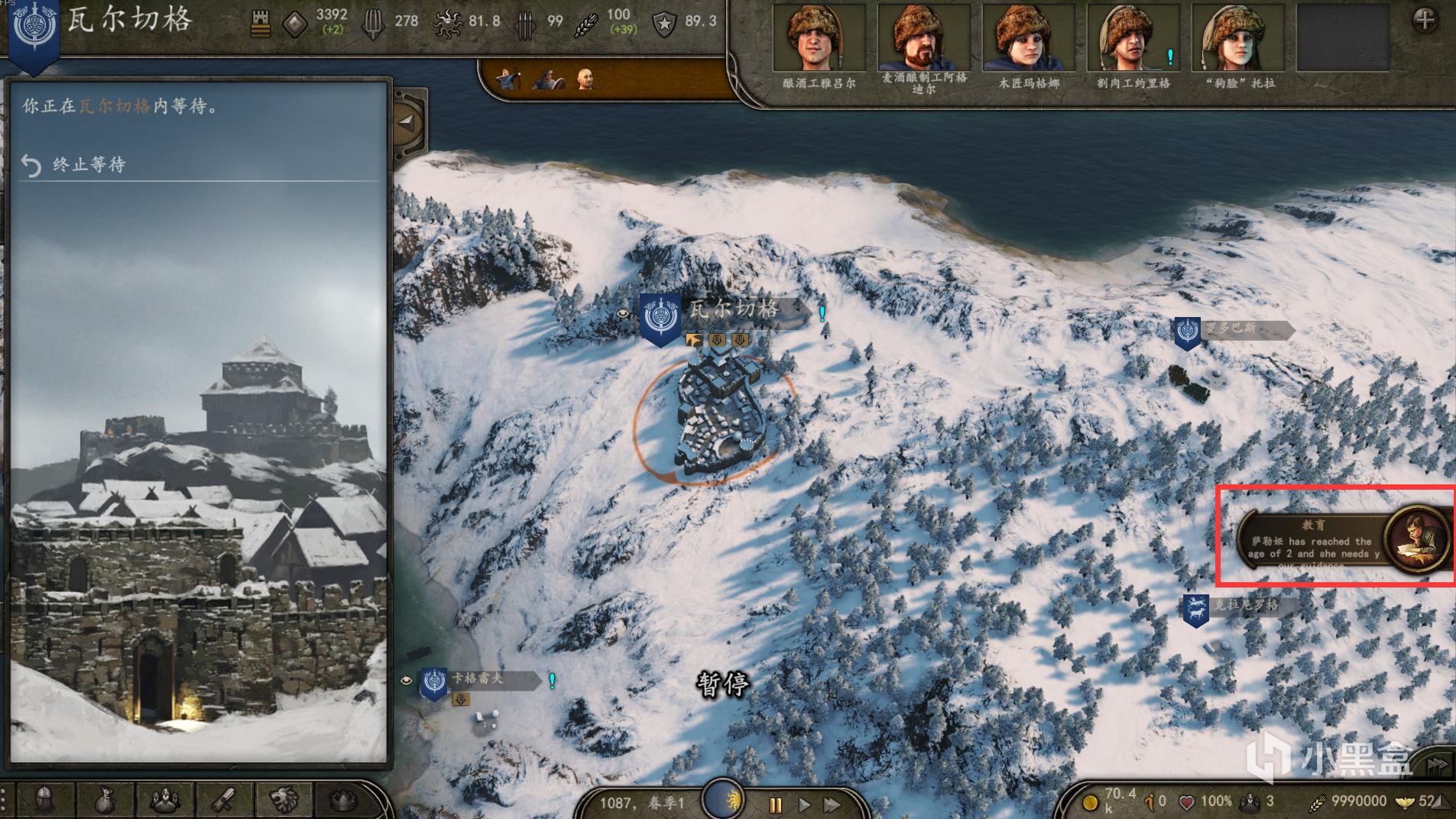The image size is (1456, 819).
Task: Select notable 割肉工约里格 portrait
Action: (x=1133, y=38)
